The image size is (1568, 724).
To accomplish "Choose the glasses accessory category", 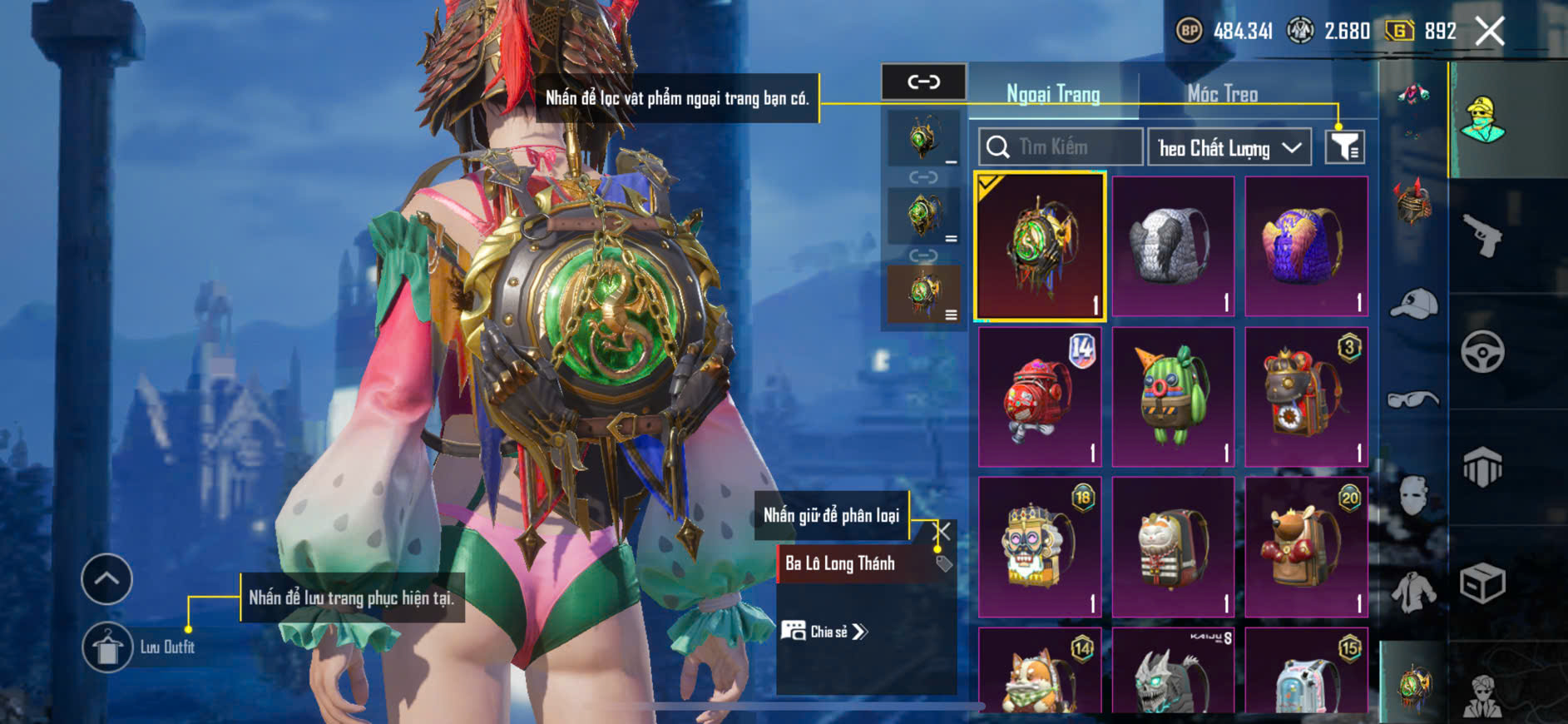I will tap(1413, 400).
